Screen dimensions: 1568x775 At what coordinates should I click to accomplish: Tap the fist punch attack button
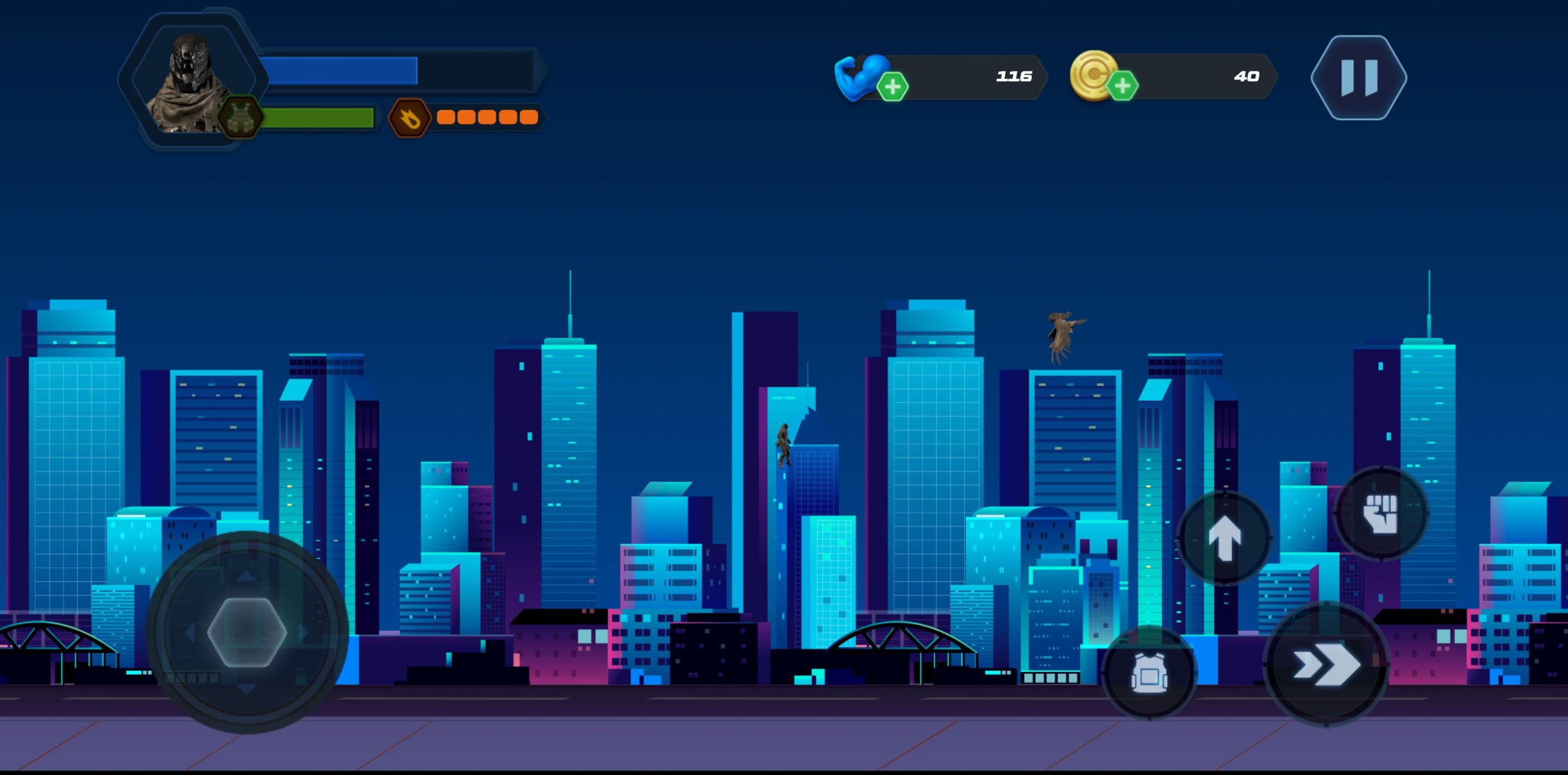(1381, 513)
